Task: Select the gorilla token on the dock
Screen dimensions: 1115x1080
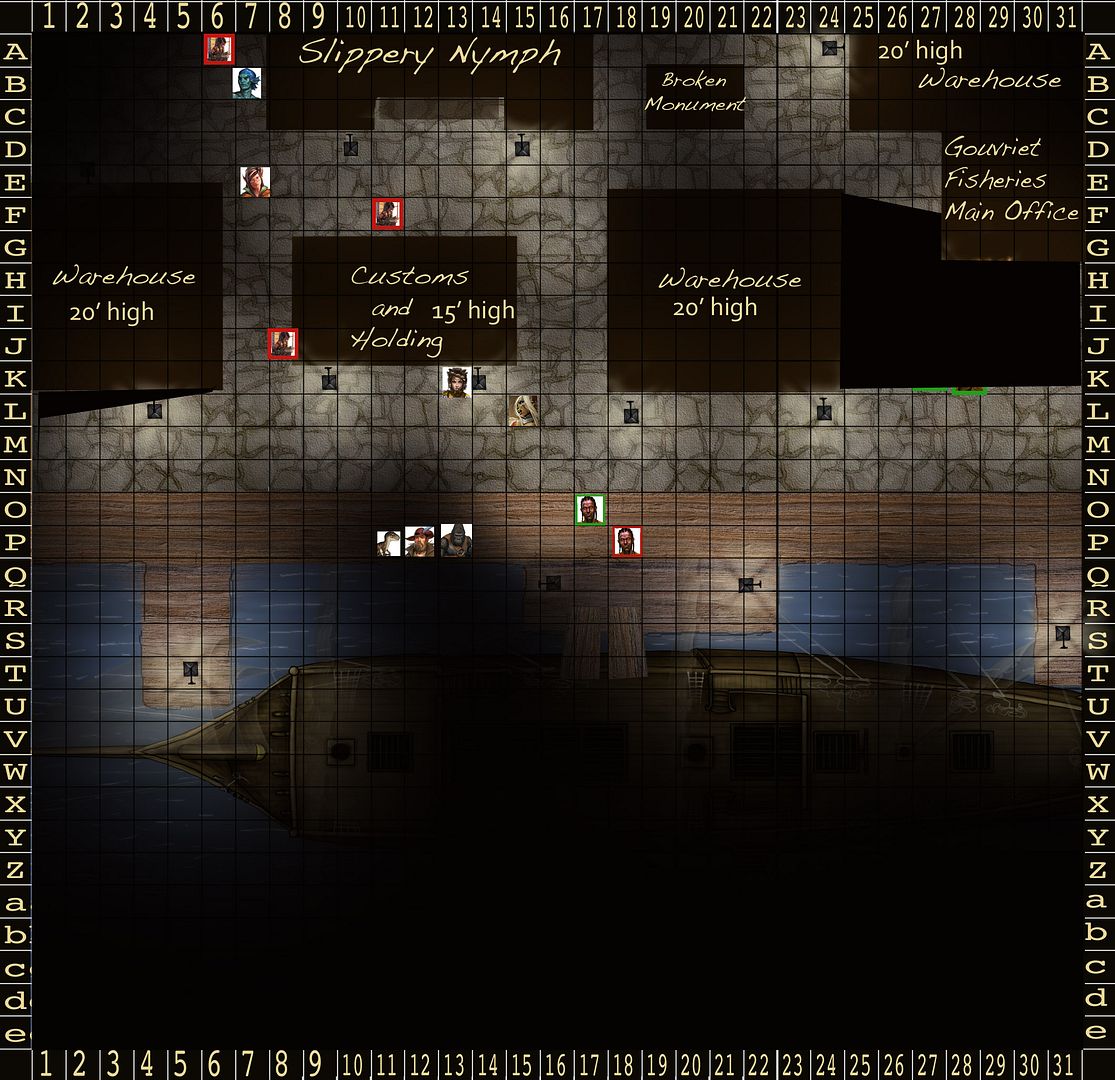Action: pos(456,541)
